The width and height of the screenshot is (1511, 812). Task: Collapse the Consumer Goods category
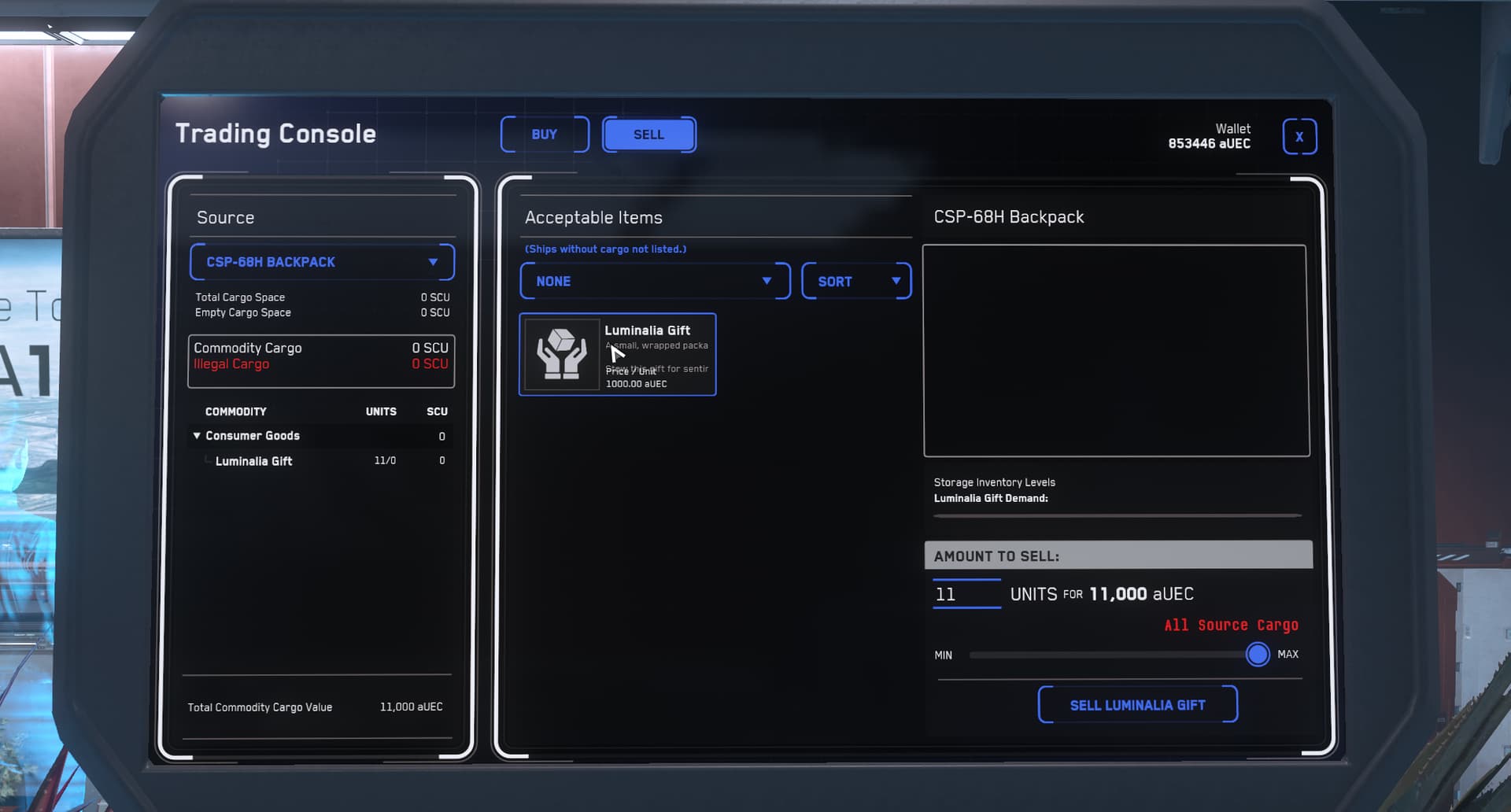click(x=197, y=436)
